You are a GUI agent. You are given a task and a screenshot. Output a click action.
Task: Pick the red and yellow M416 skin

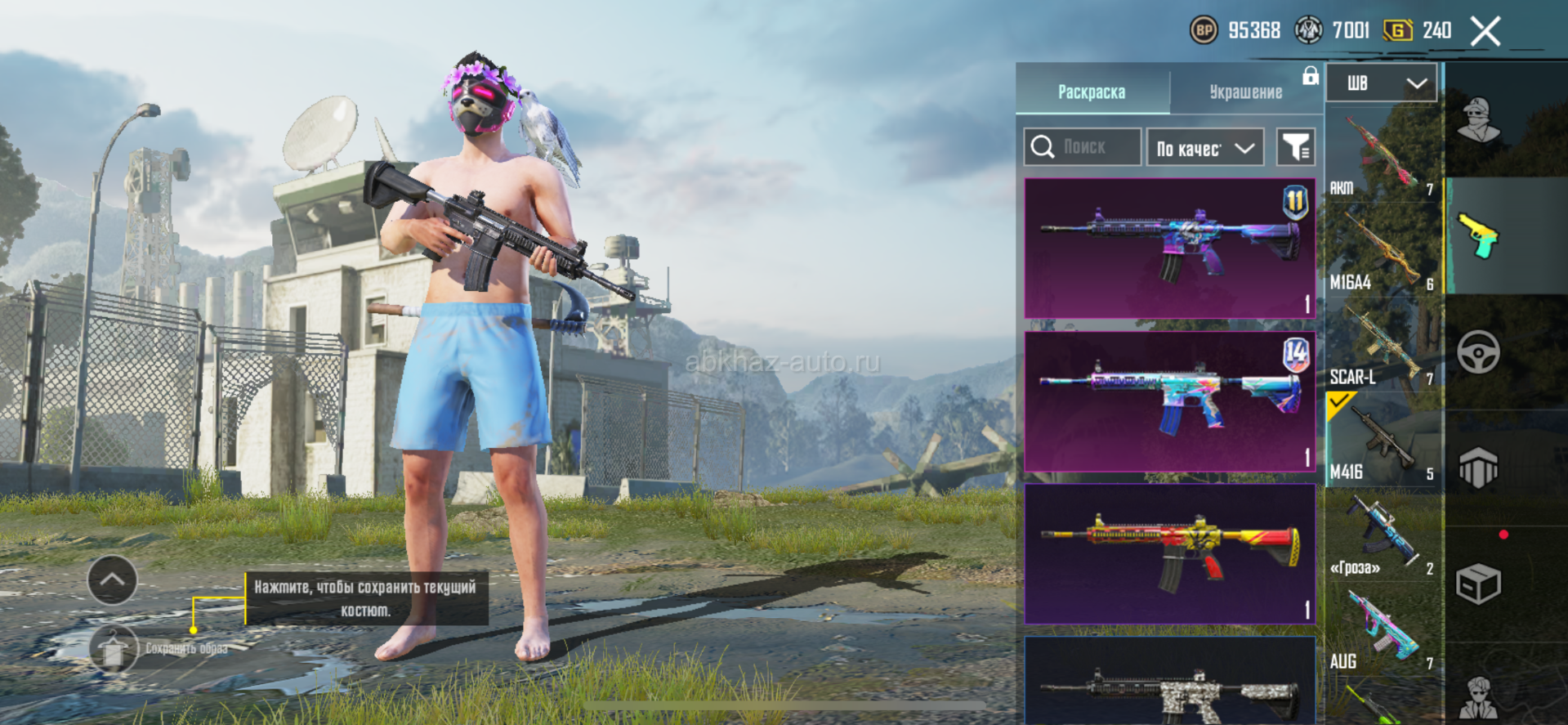(1169, 553)
